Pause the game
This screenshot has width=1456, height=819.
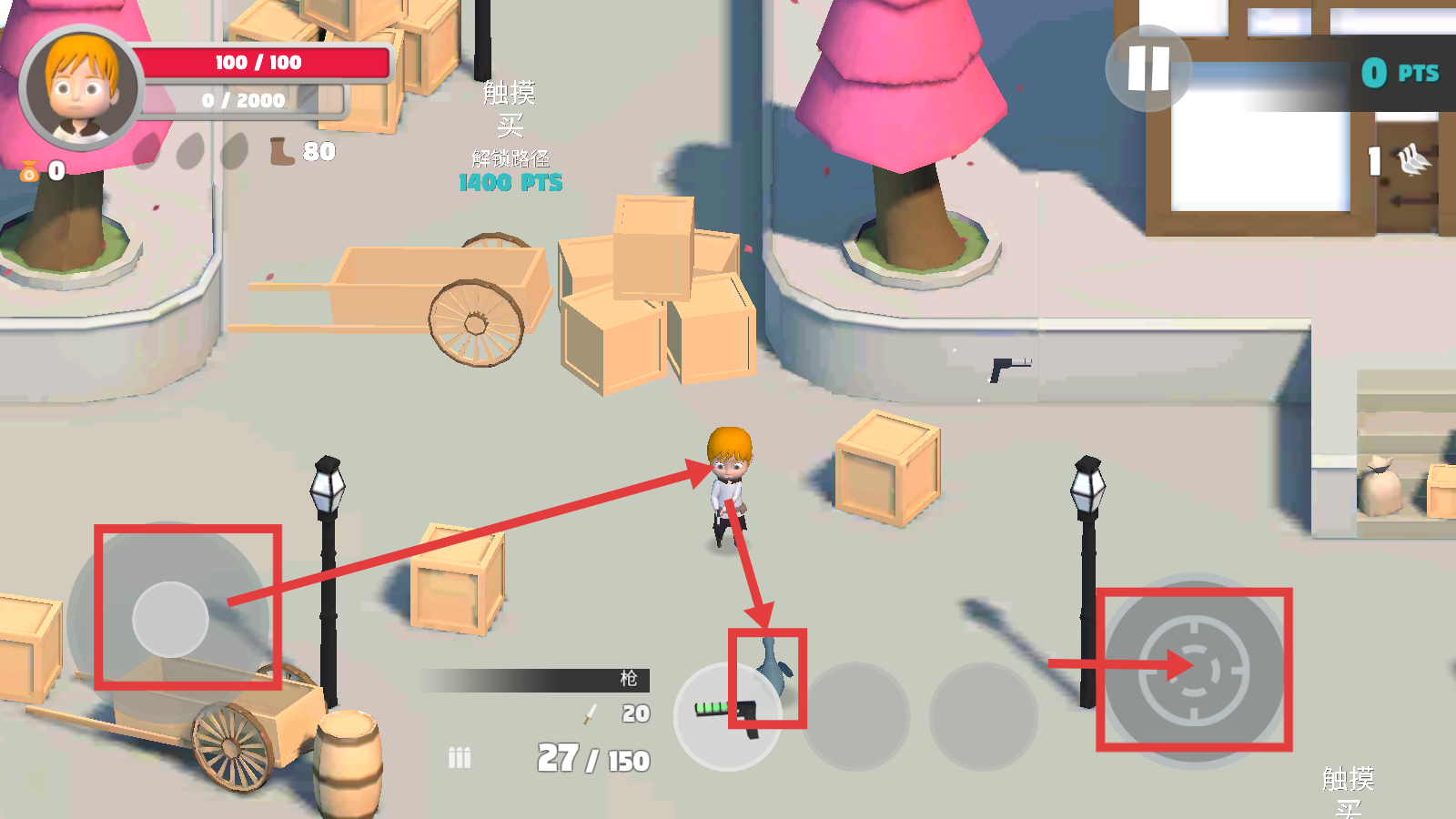1148,68
